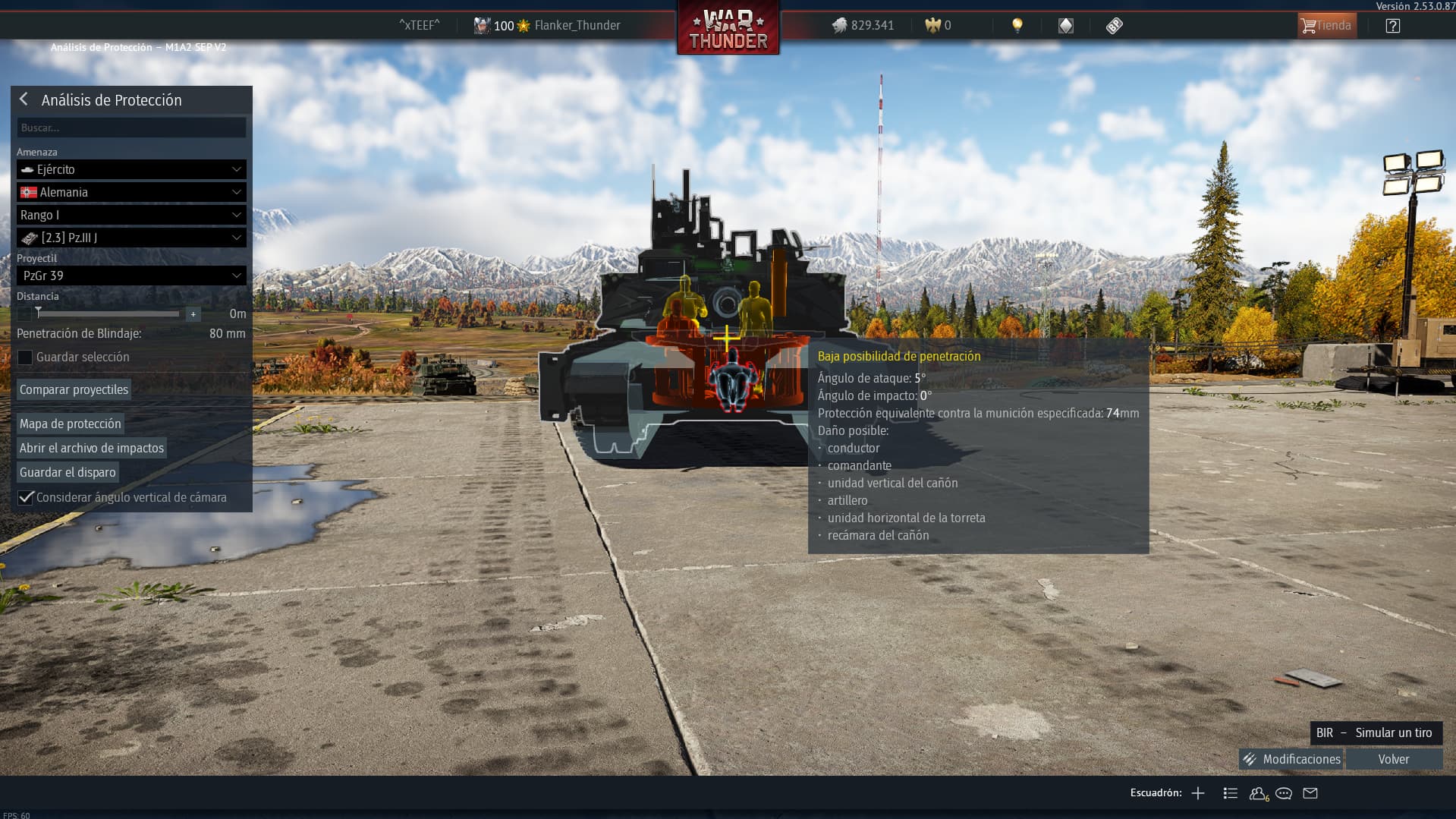Screen dimensions: 1456x819
Task: Open the Pz.III J vehicle dropdown
Action: (131, 238)
